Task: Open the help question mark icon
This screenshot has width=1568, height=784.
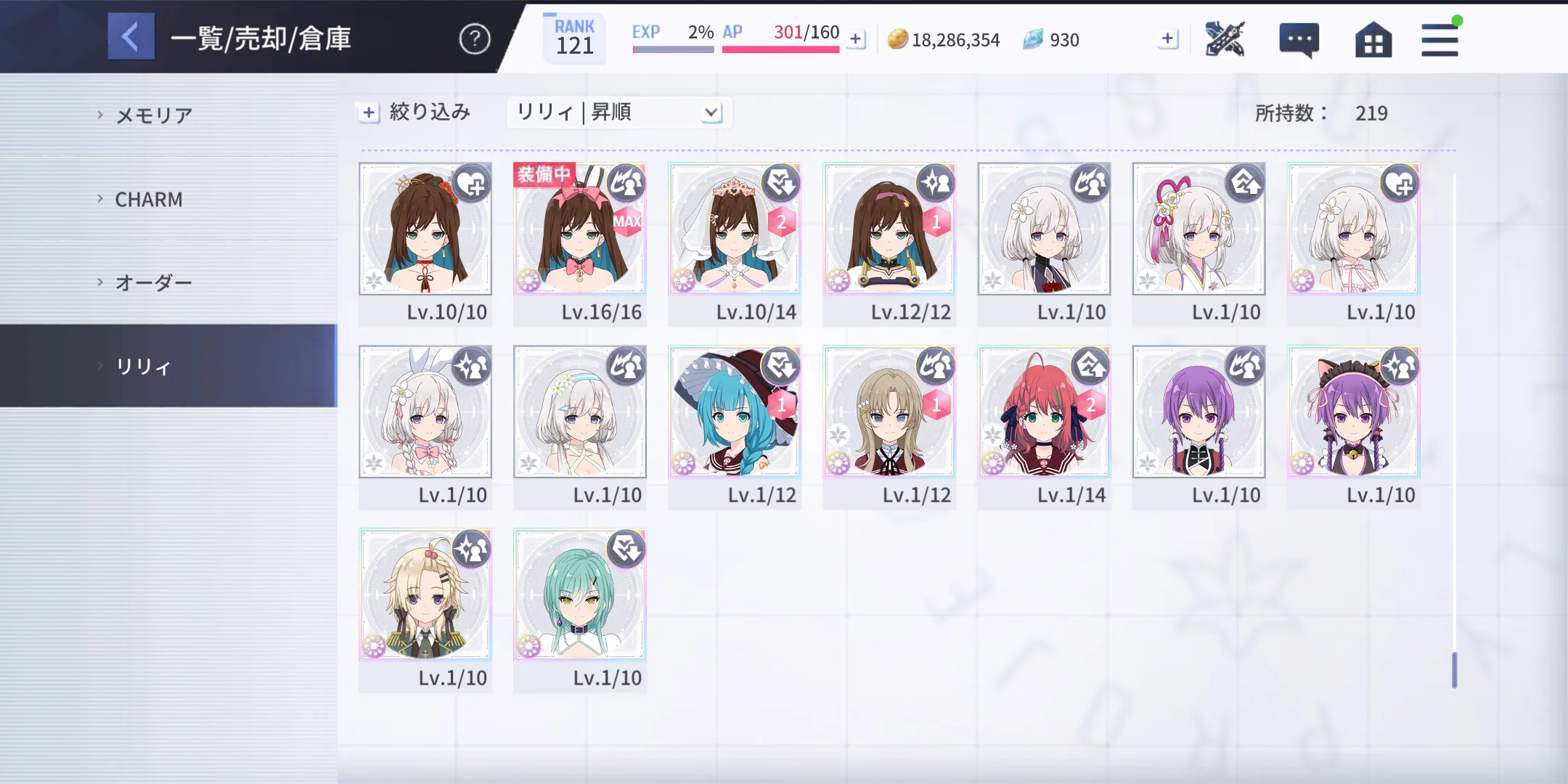Action: click(475, 38)
